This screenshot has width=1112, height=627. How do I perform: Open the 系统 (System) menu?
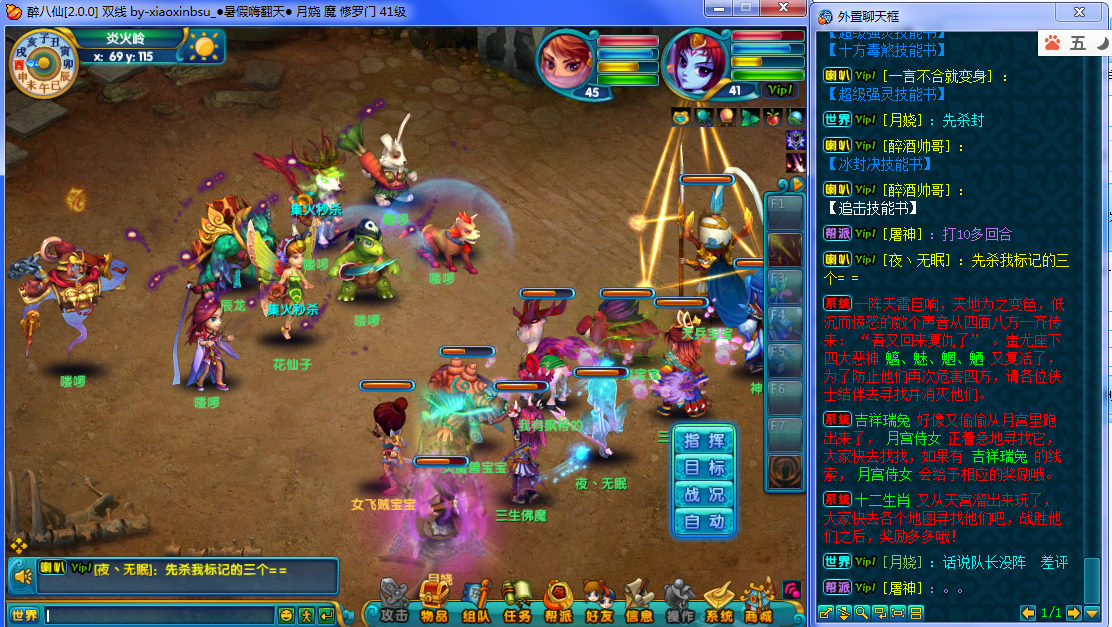point(720,602)
